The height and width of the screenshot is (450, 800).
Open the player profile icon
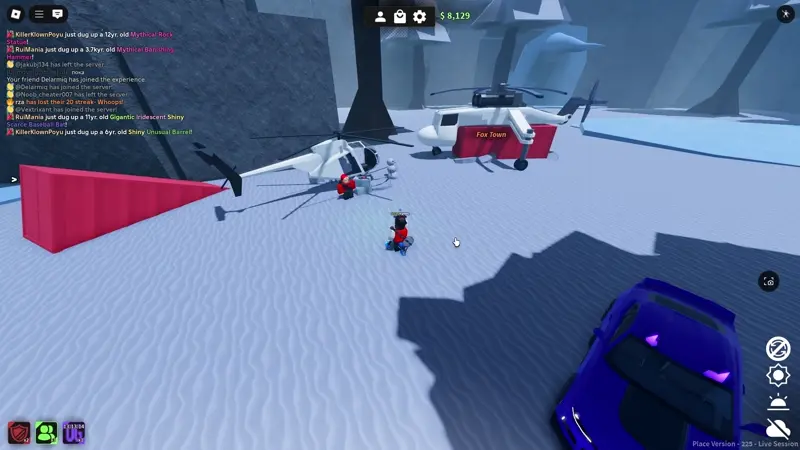tap(380, 16)
